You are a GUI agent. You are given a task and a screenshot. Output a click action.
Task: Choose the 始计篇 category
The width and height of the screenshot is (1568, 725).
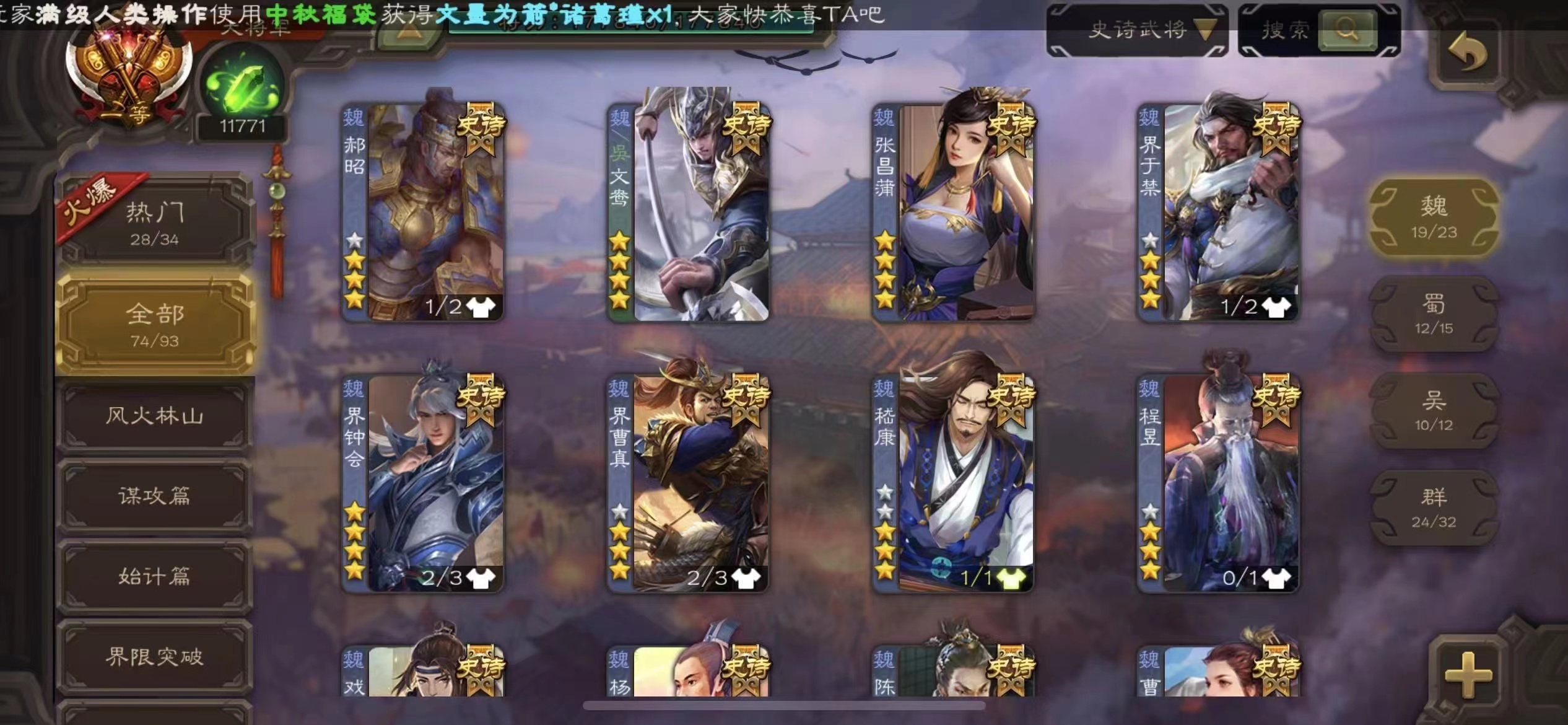click(x=155, y=576)
